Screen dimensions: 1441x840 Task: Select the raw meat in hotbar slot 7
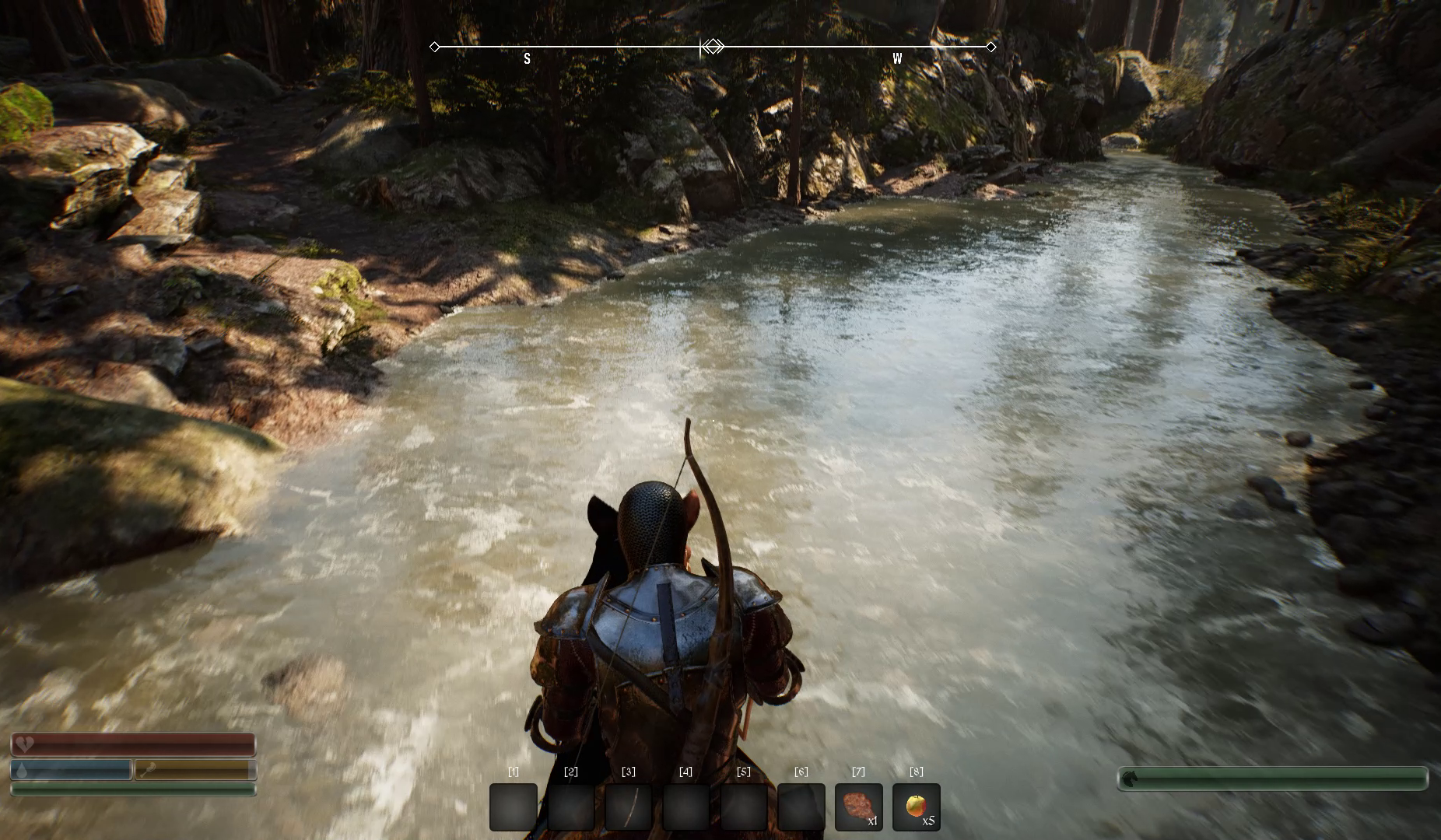[x=860, y=807]
